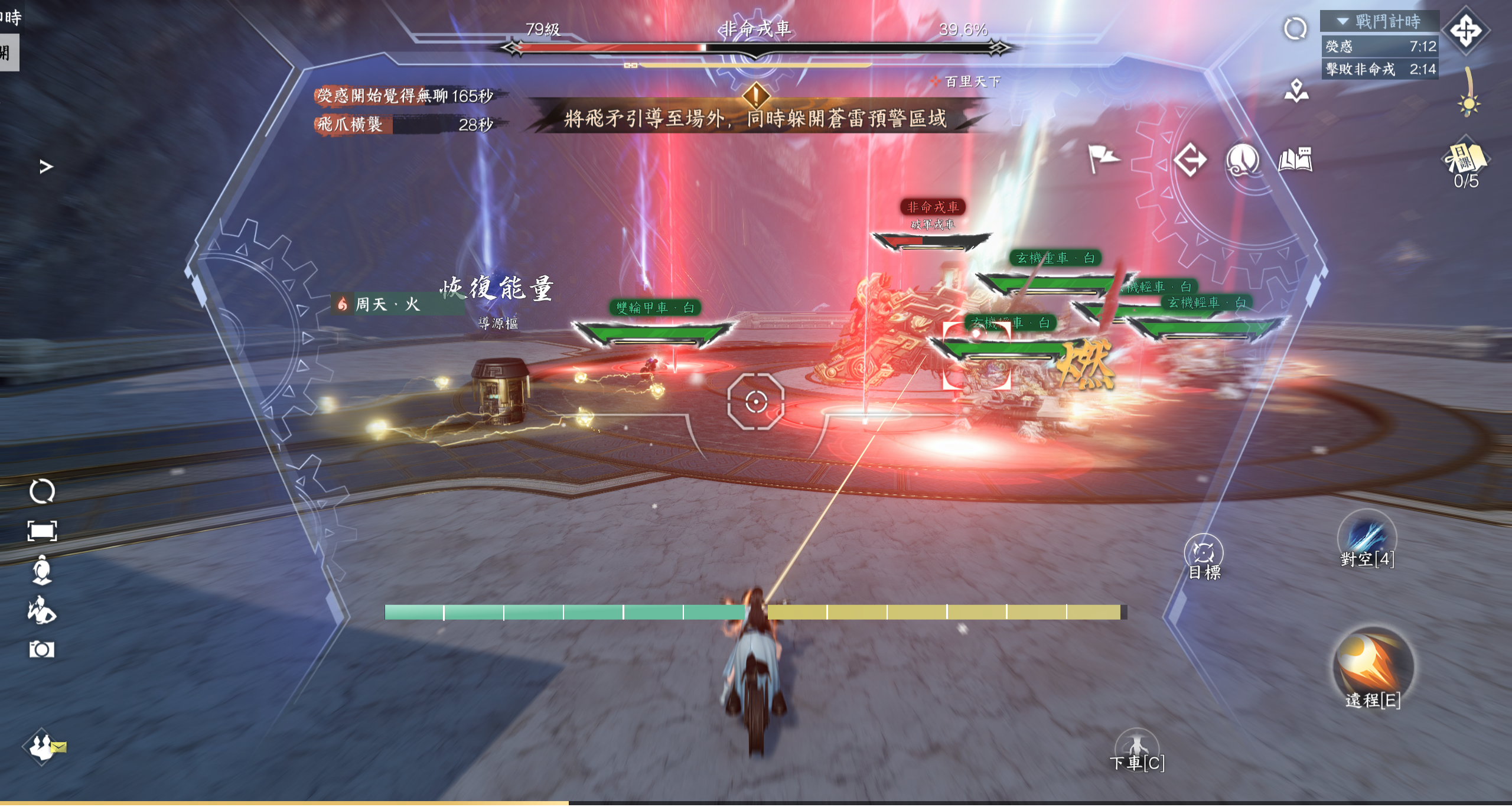This screenshot has width=1512, height=807.
Task: Open the camera screenshot mode
Action: point(42,650)
